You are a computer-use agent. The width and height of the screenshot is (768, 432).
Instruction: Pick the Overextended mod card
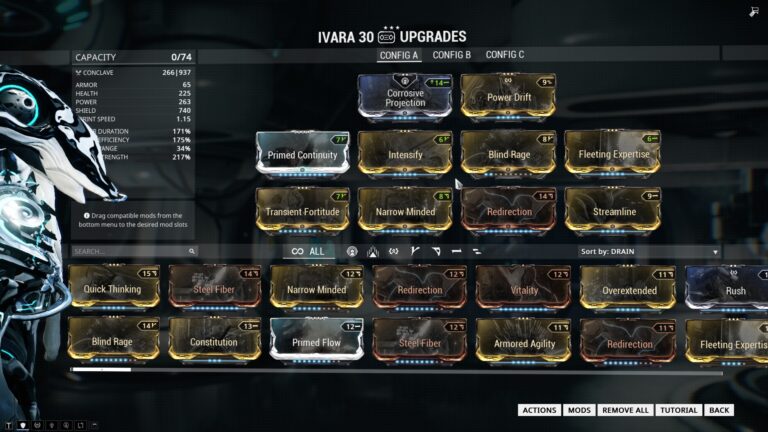(x=630, y=289)
